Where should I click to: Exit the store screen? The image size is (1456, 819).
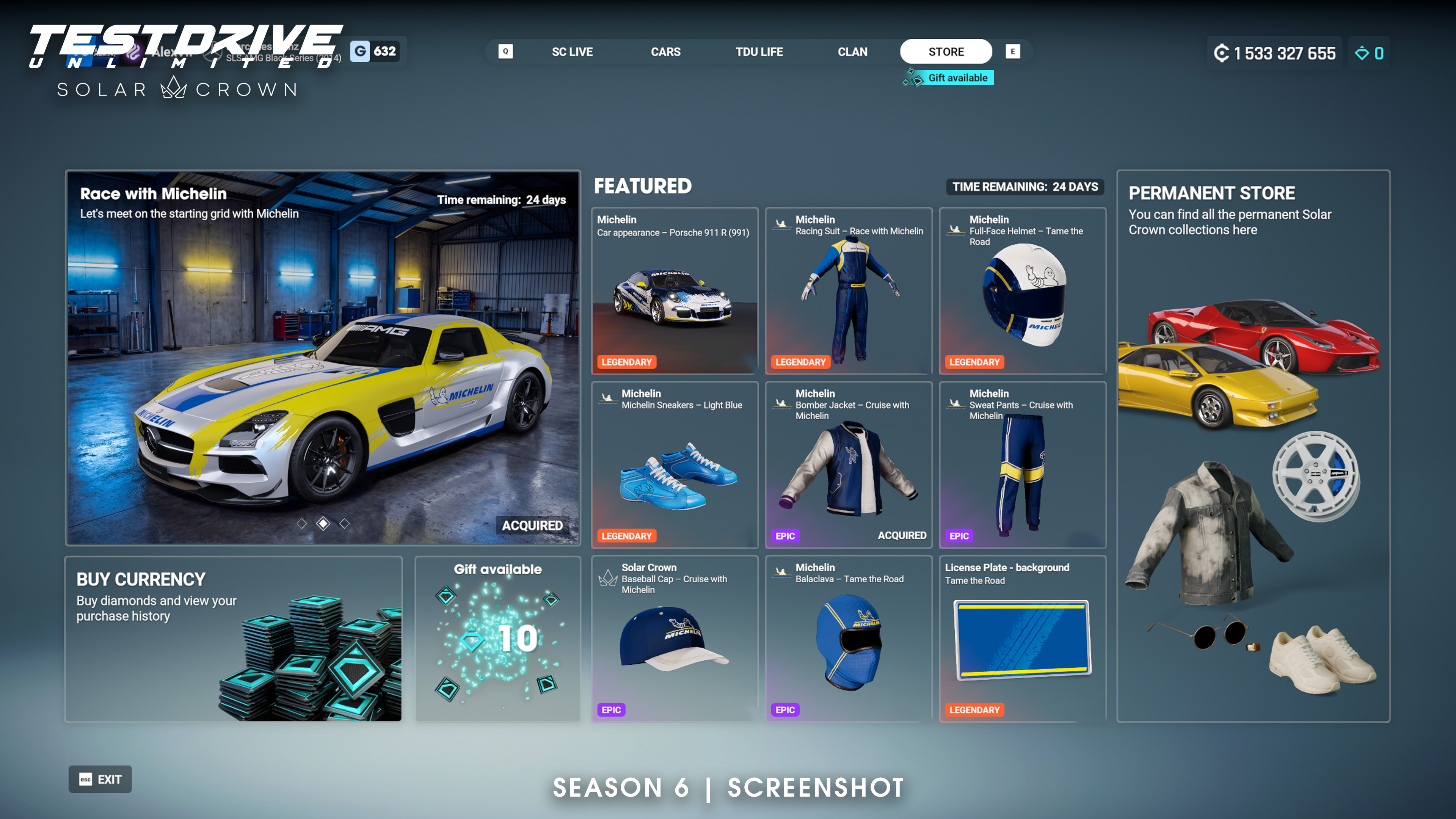point(100,780)
